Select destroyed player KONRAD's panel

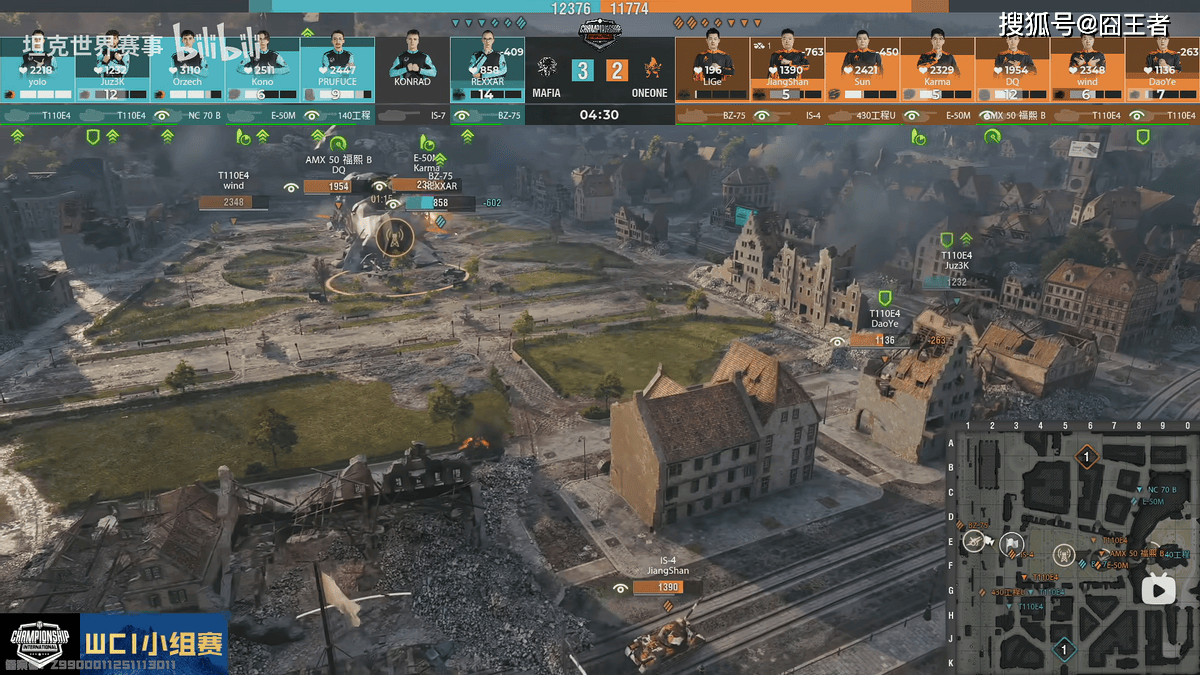point(412,70)
